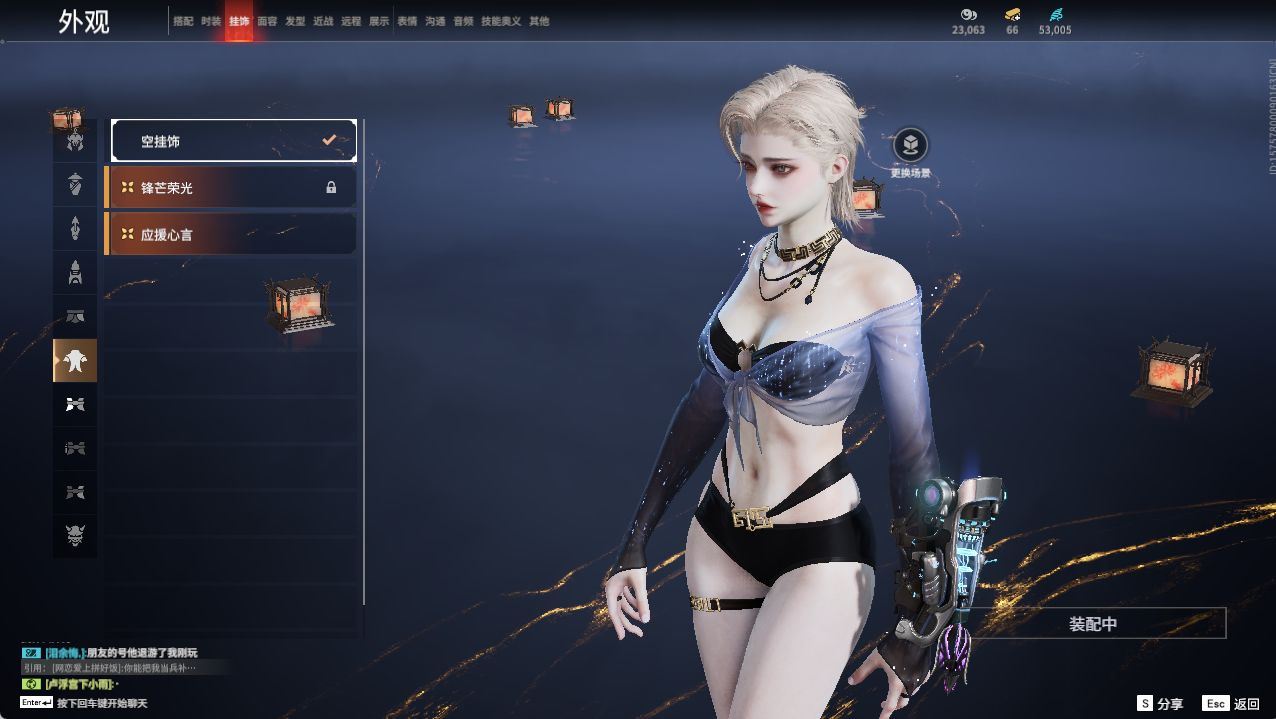Switch to the 沟通 communication tab

[435, 21]
